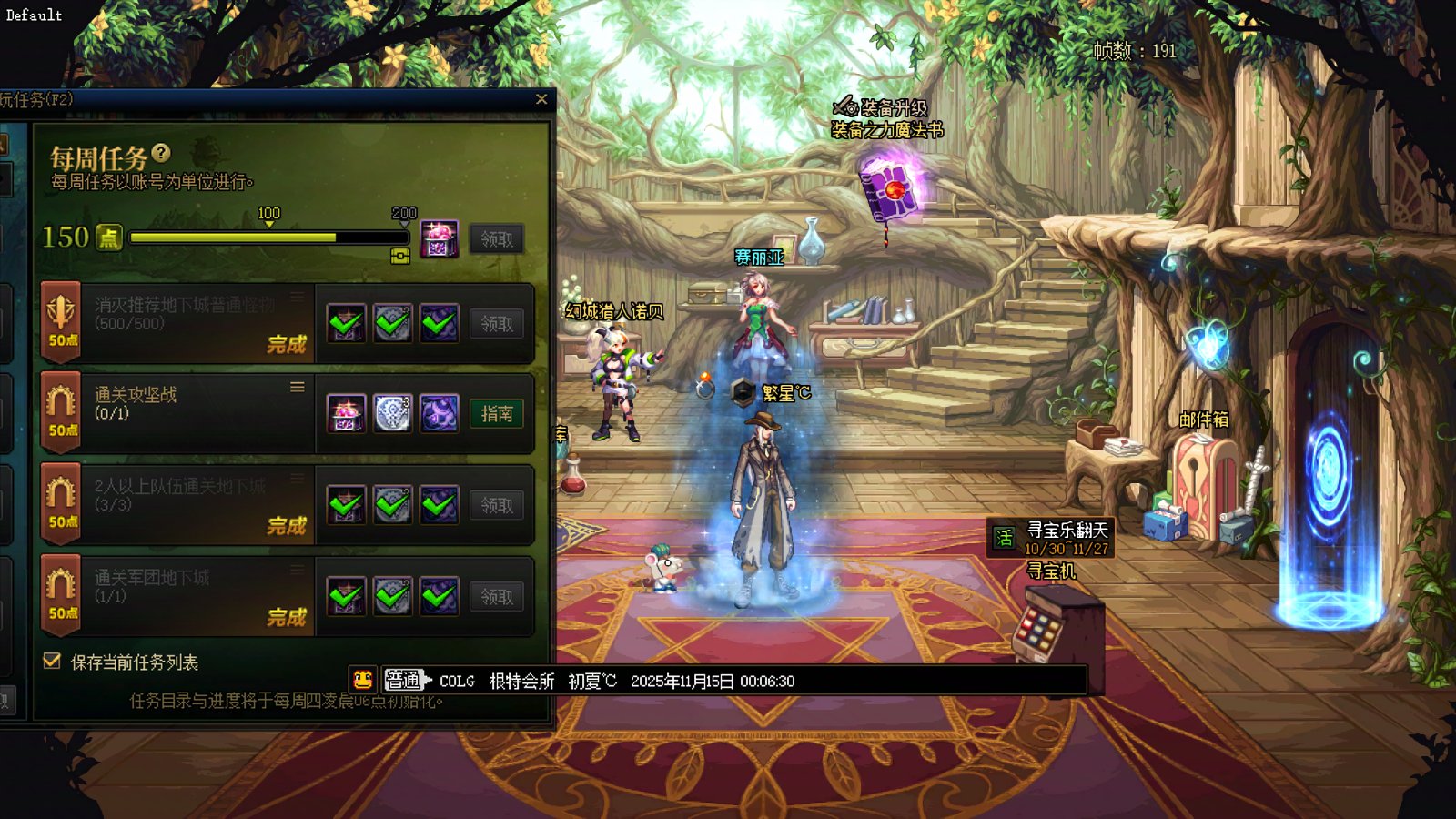Viewport: 1456px width, 819px height.
Task: Inspect the silver coin reward for 通关攻坚战
Action: [393, 414]
